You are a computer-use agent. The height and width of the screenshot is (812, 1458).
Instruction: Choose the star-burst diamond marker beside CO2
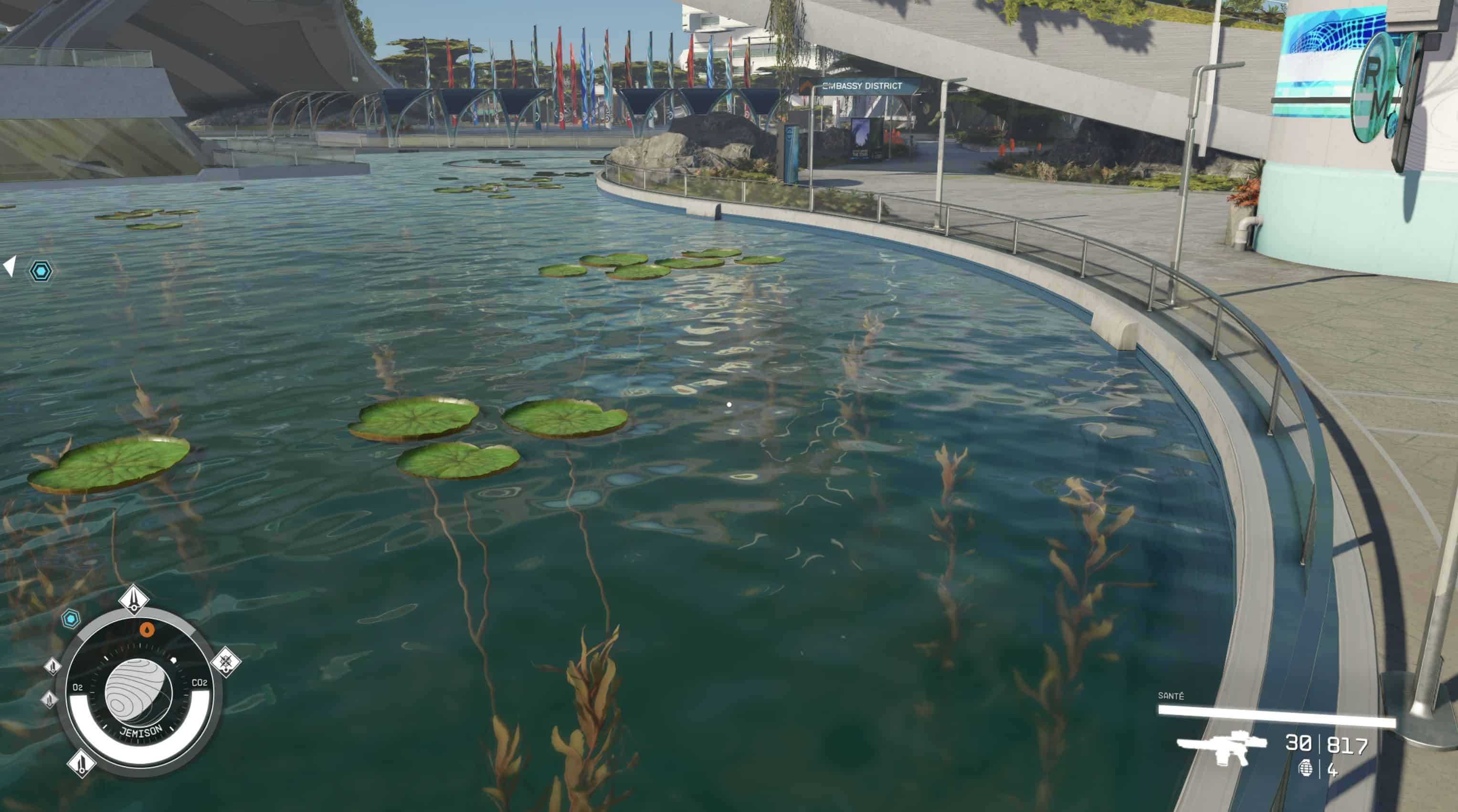[226, 661]
